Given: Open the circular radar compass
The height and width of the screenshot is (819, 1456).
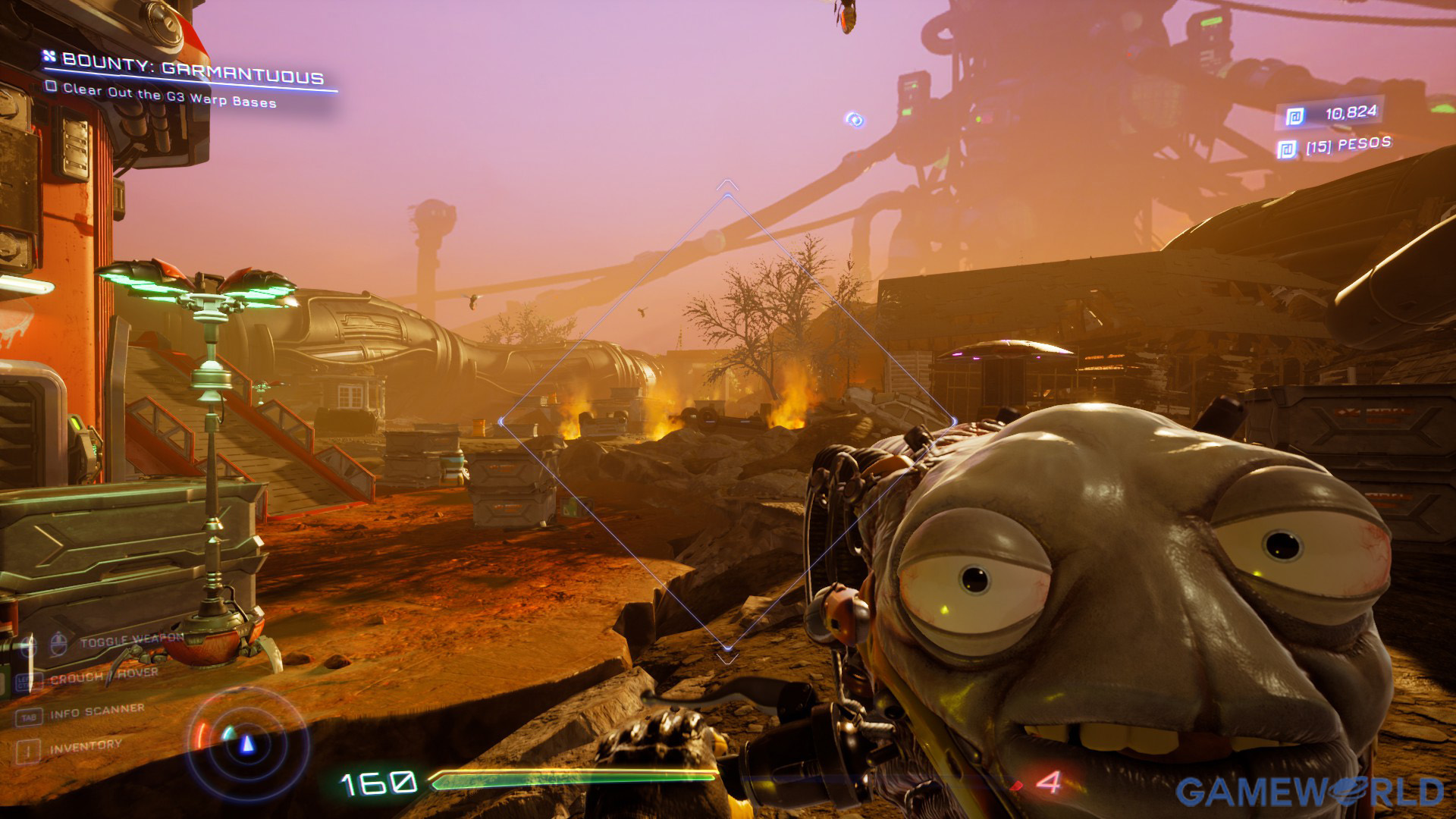Looking at the screenshot, I should (x=246, y=742).
